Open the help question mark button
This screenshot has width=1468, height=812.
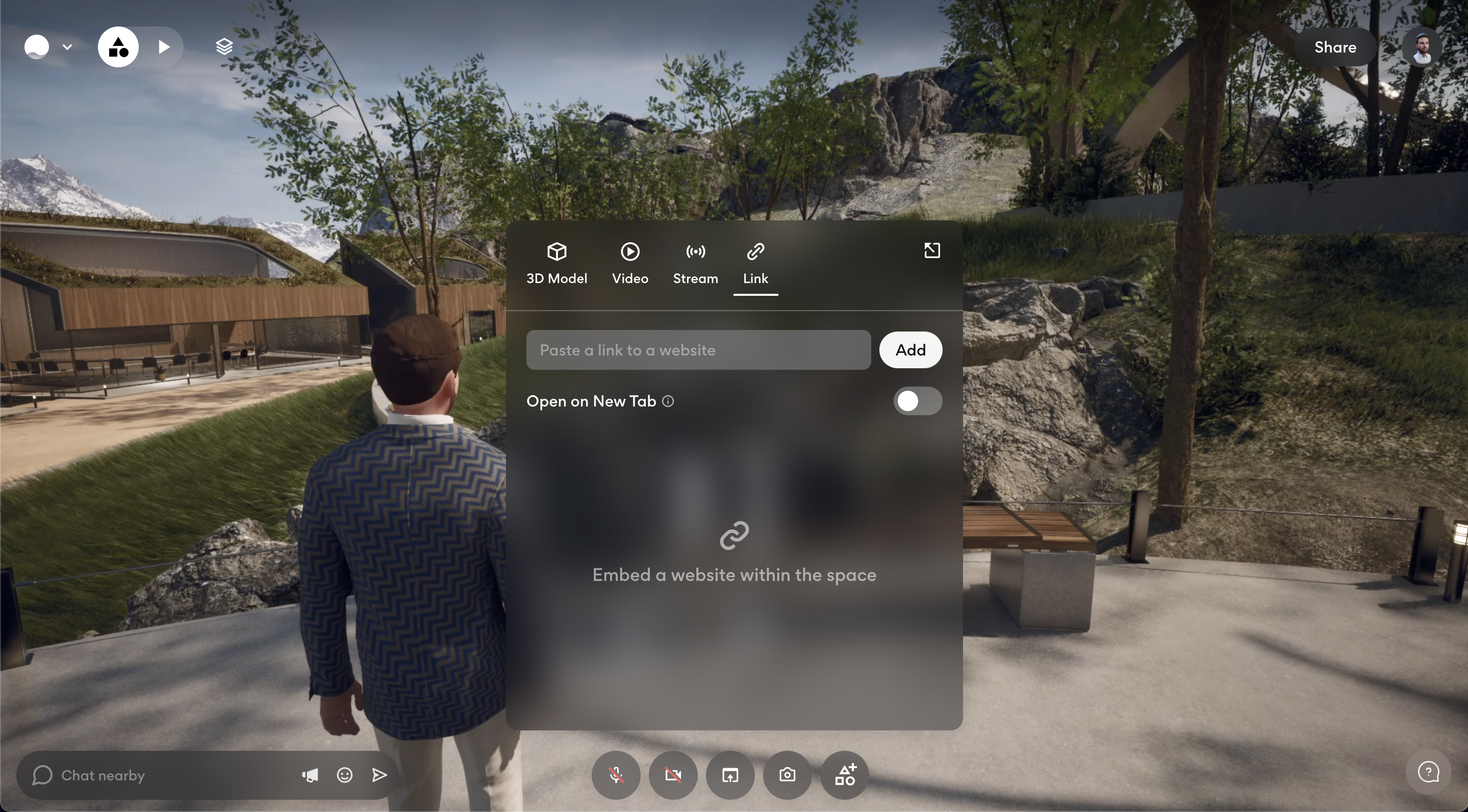(1428, 773)
